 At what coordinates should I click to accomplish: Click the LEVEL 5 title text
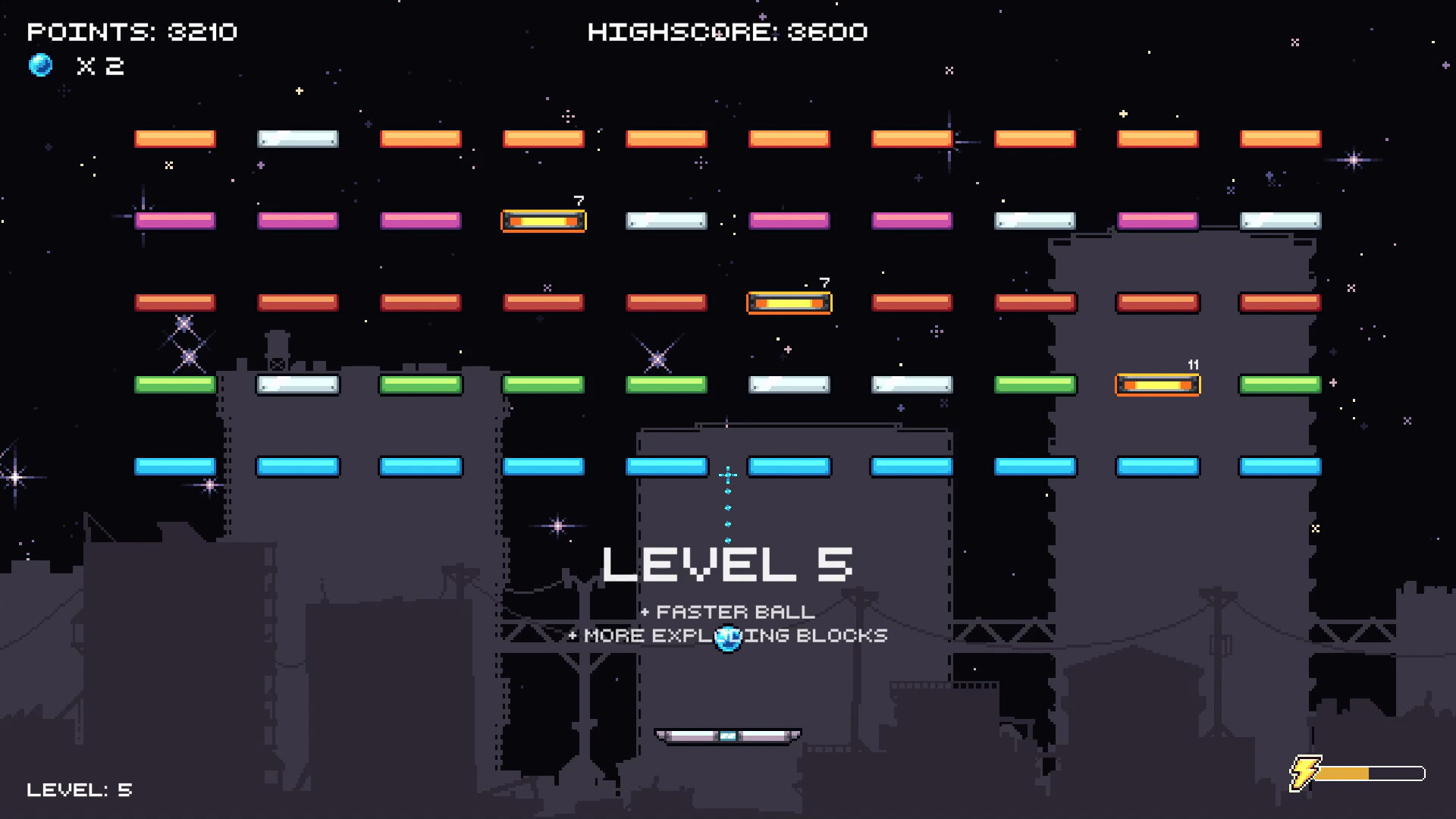coord(726,563)
